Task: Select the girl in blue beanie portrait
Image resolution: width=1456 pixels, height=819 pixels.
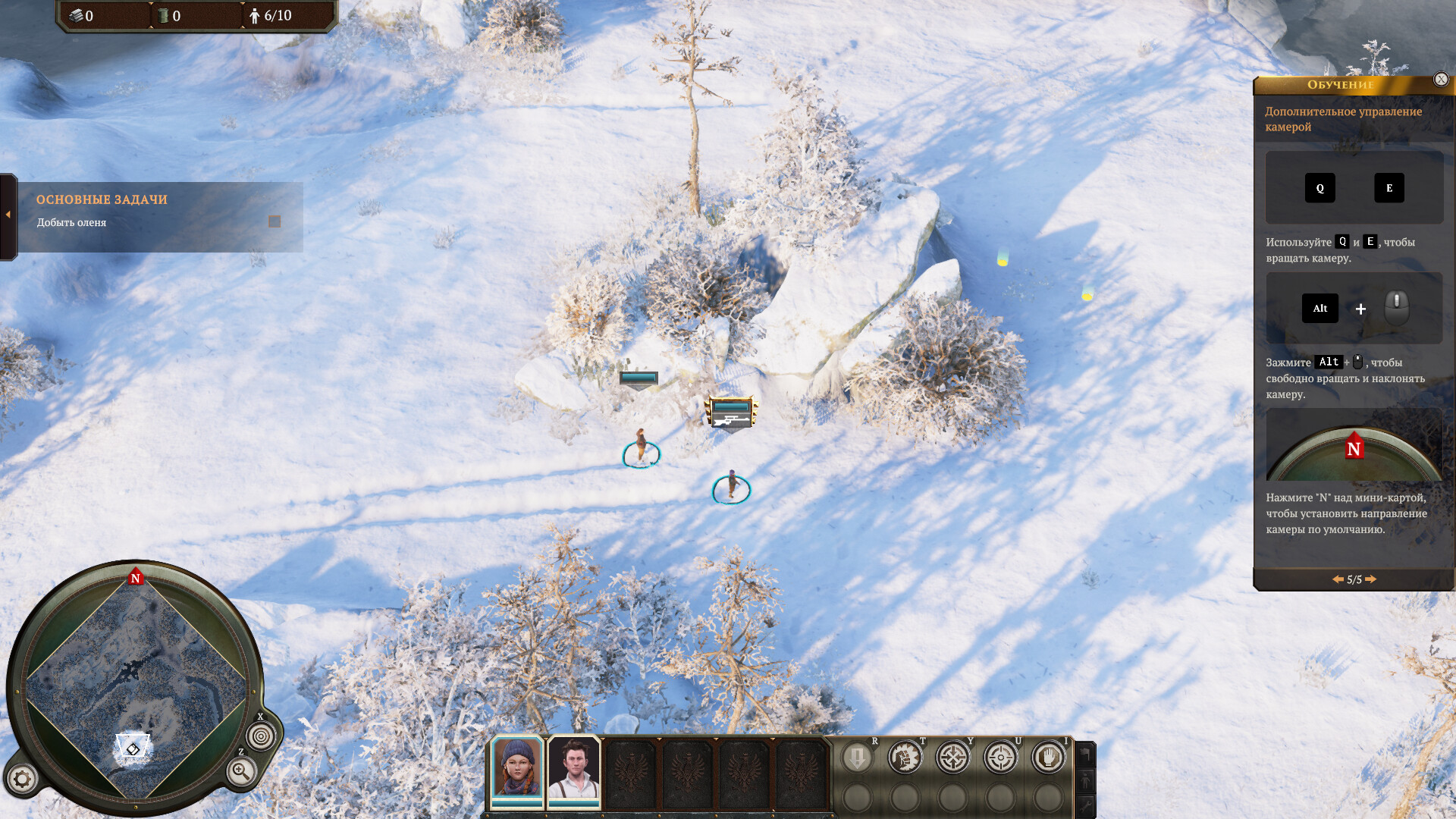Action: pos(517,768)
